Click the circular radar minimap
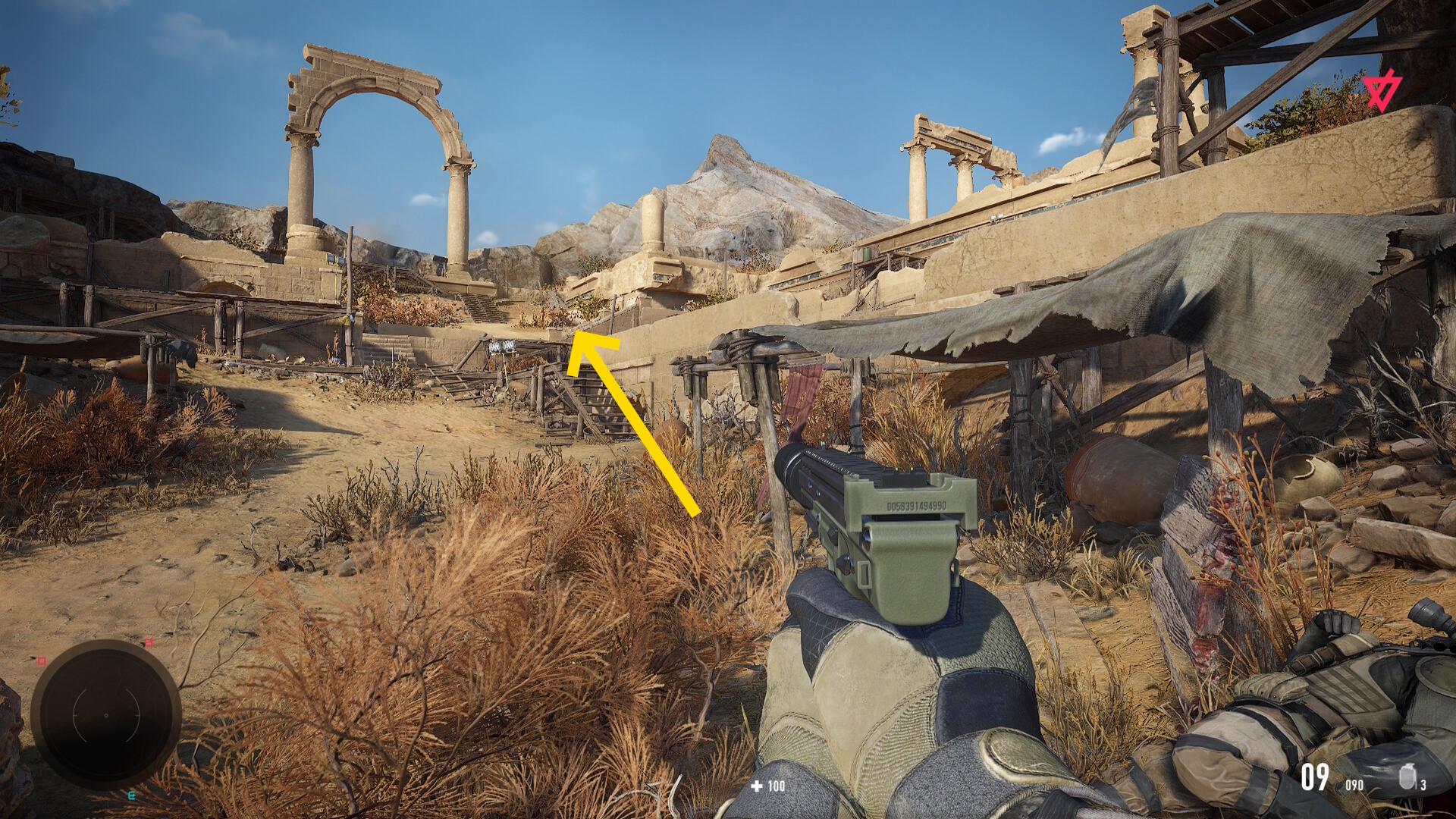 (105, 714)
